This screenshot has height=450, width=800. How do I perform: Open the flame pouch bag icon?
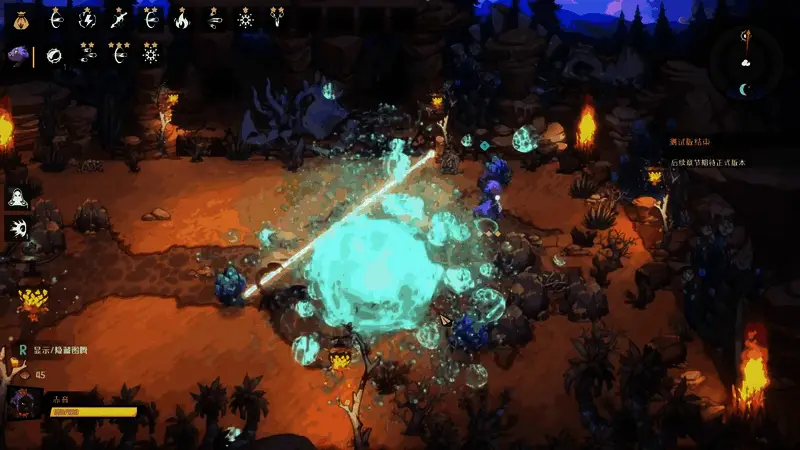(x=22, y=18)
